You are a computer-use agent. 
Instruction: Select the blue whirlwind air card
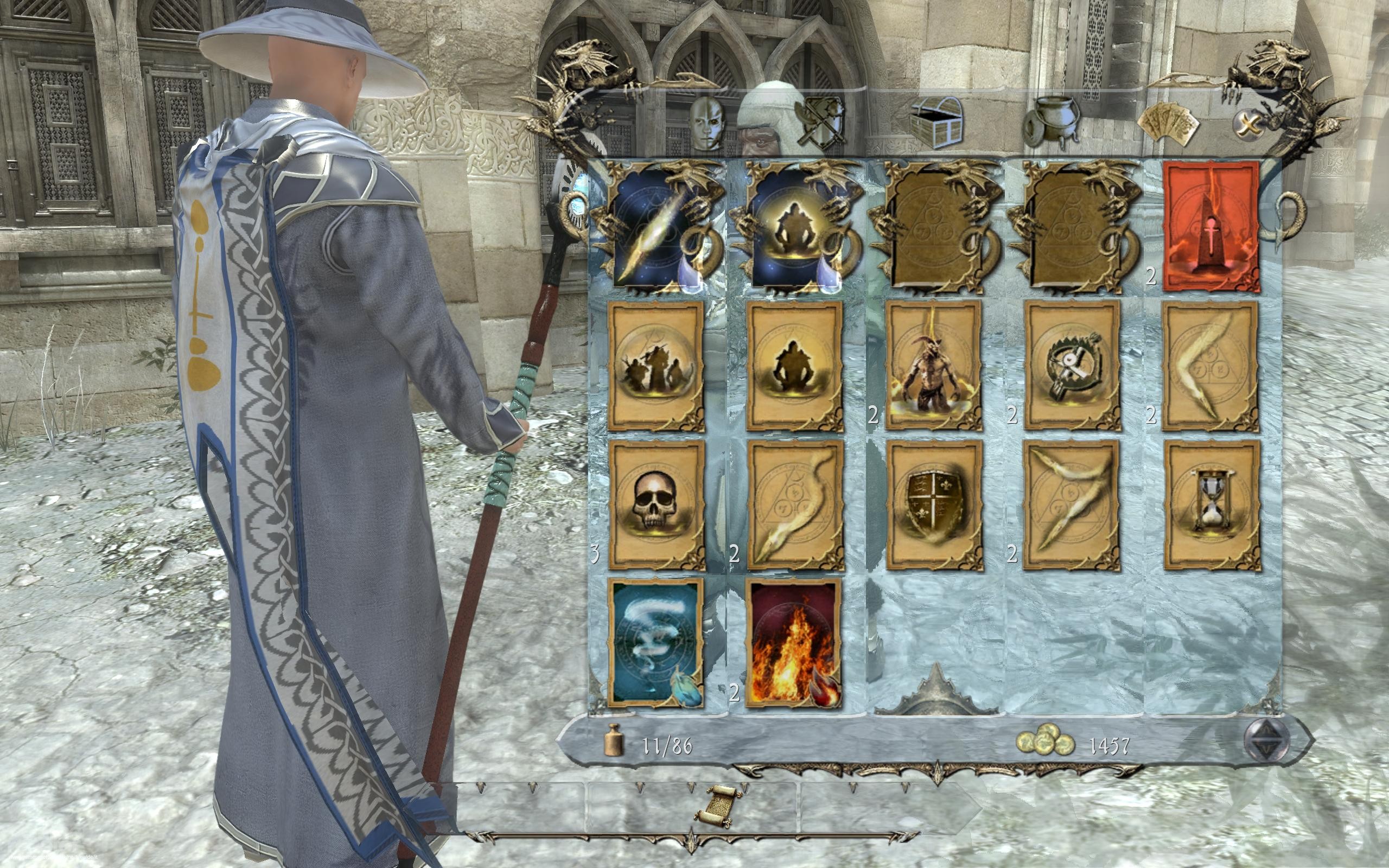coord(656,642)
